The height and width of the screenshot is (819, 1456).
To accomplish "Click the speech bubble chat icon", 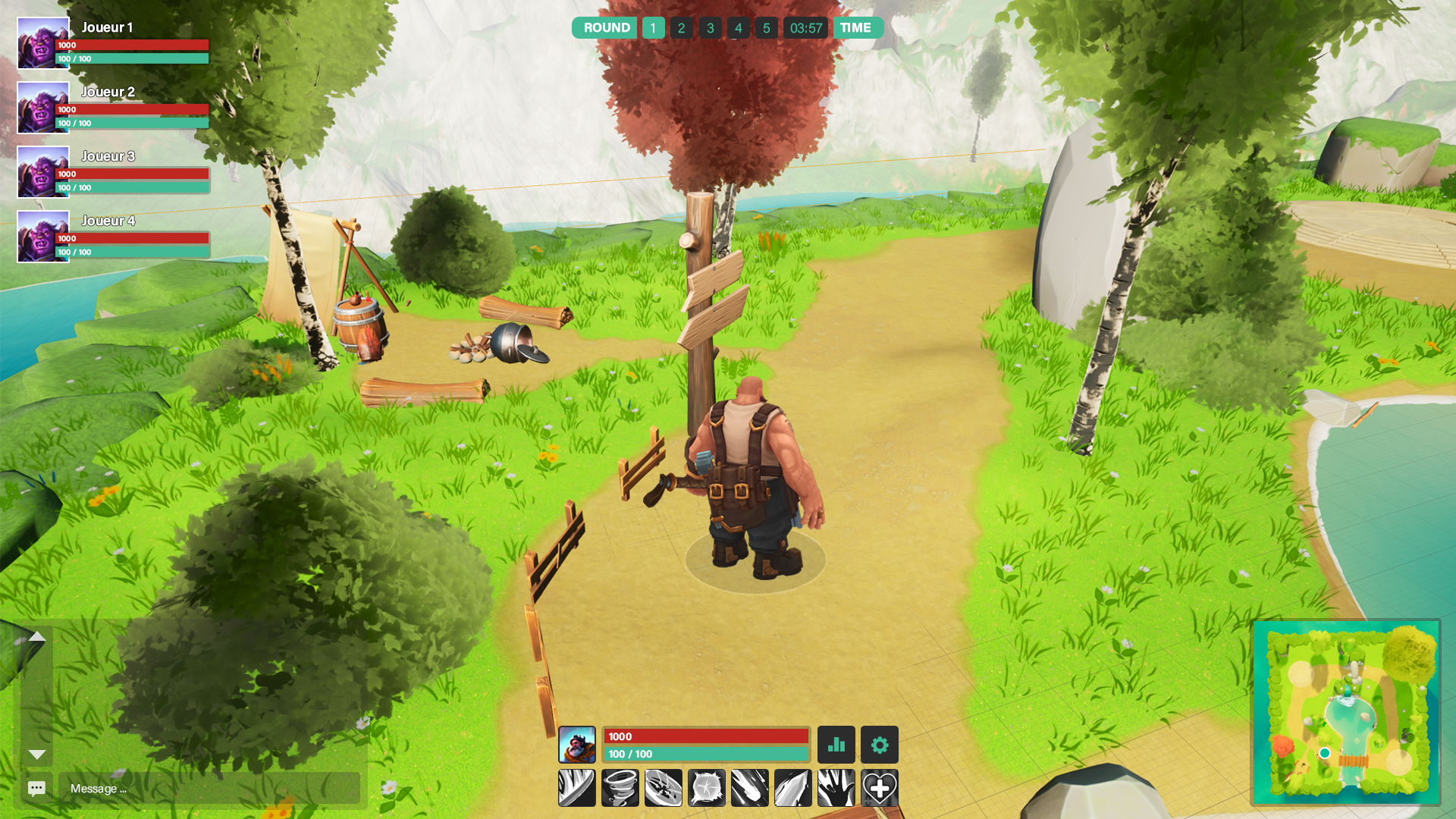I will click(x=36, y=788).
